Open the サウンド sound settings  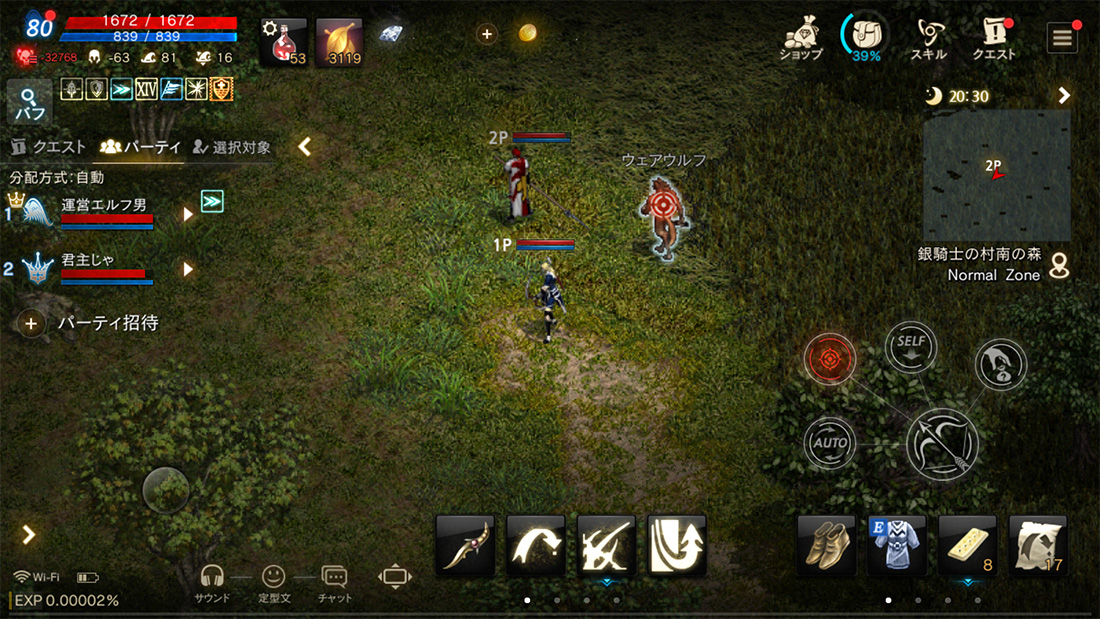coord(212,581)
